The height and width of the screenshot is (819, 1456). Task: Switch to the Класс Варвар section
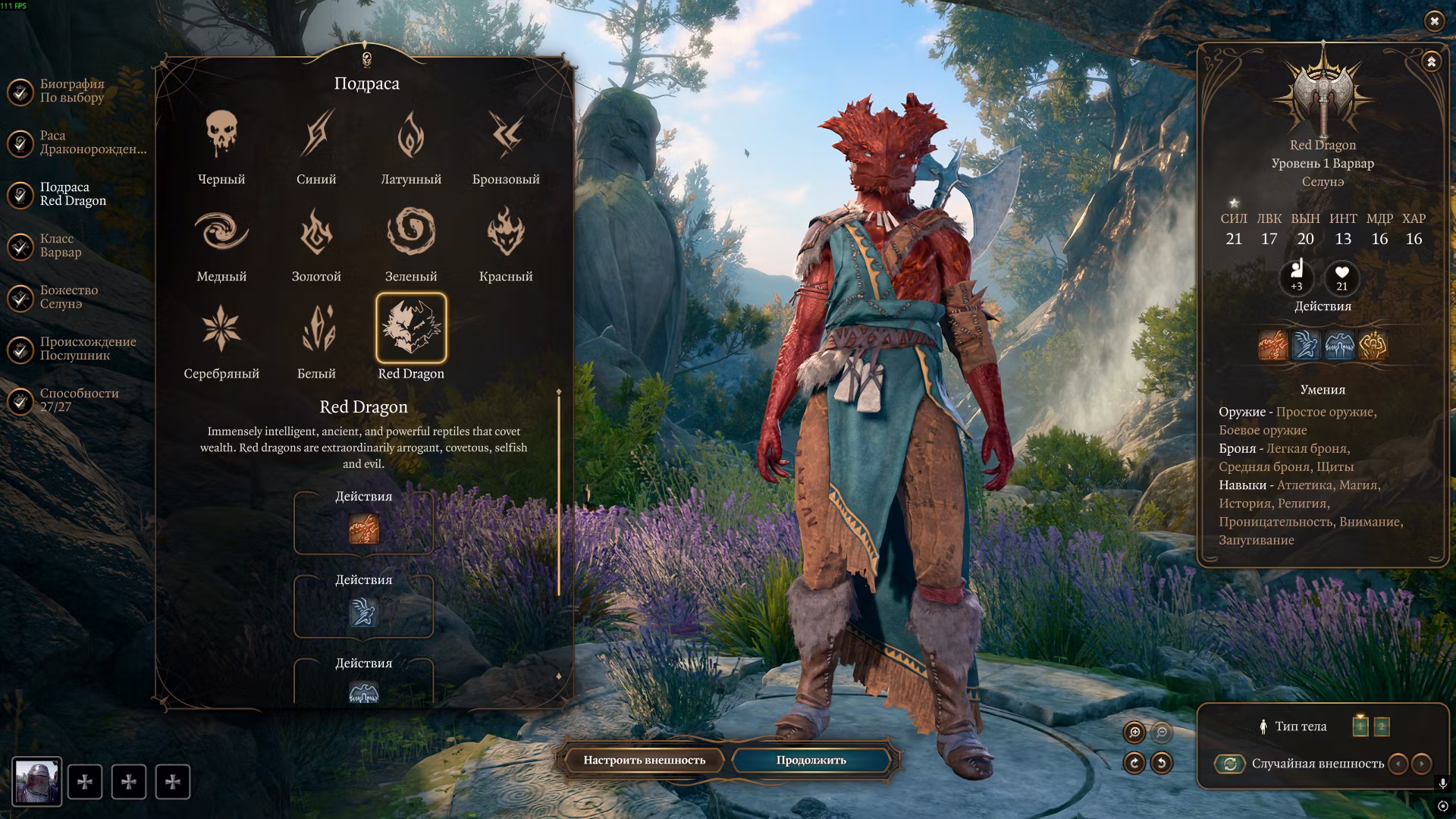(61, 246)
